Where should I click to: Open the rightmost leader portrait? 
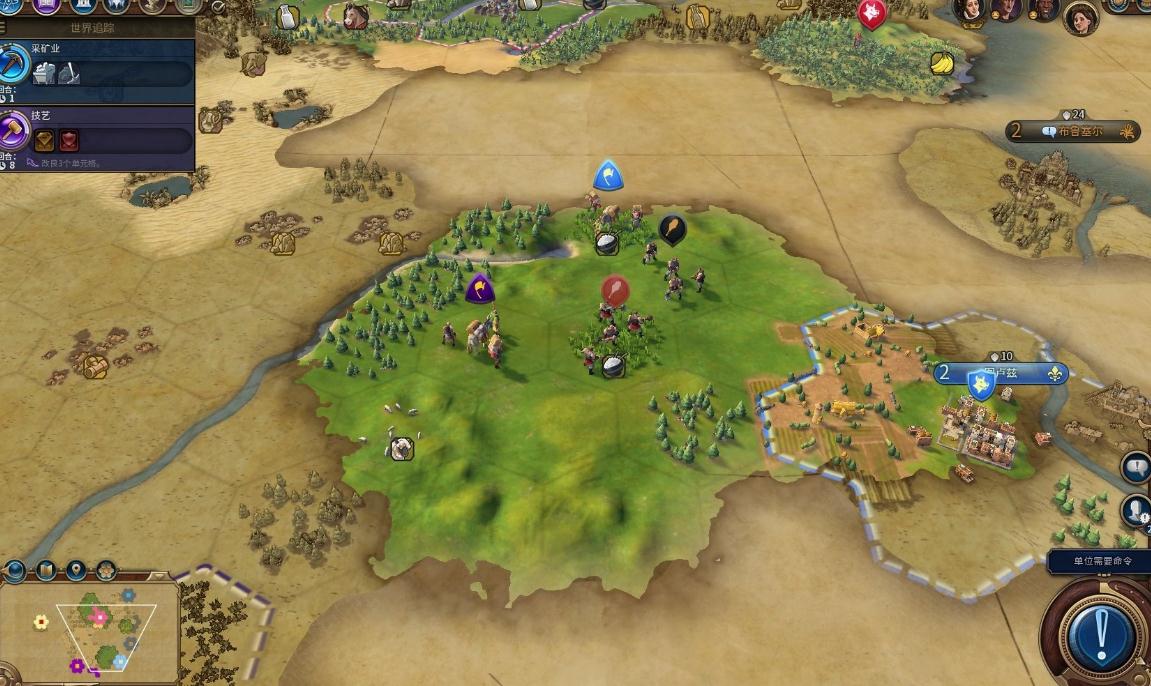click(x=1080, y=17)
